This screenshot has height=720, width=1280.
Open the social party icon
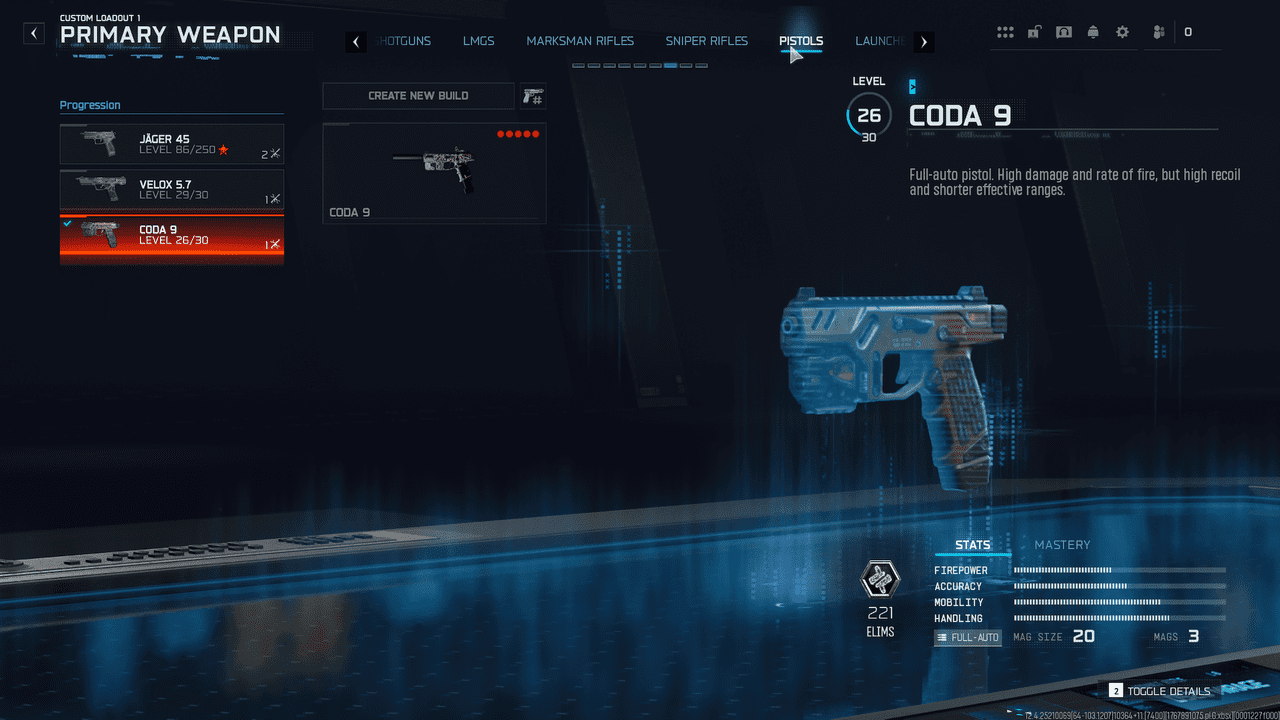[x=1158, y=32]
